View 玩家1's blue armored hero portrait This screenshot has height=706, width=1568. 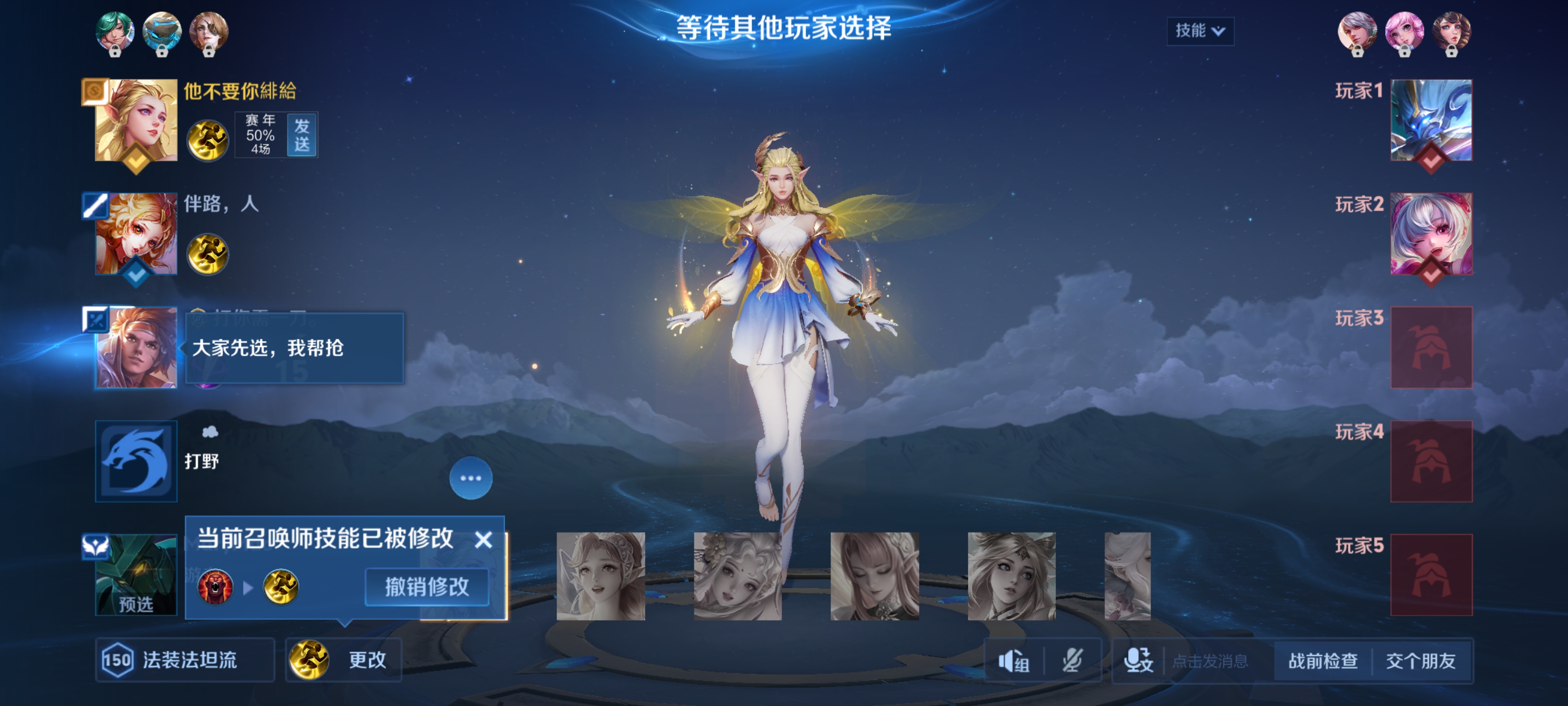pyautogui.click(x=1431, y=121)
